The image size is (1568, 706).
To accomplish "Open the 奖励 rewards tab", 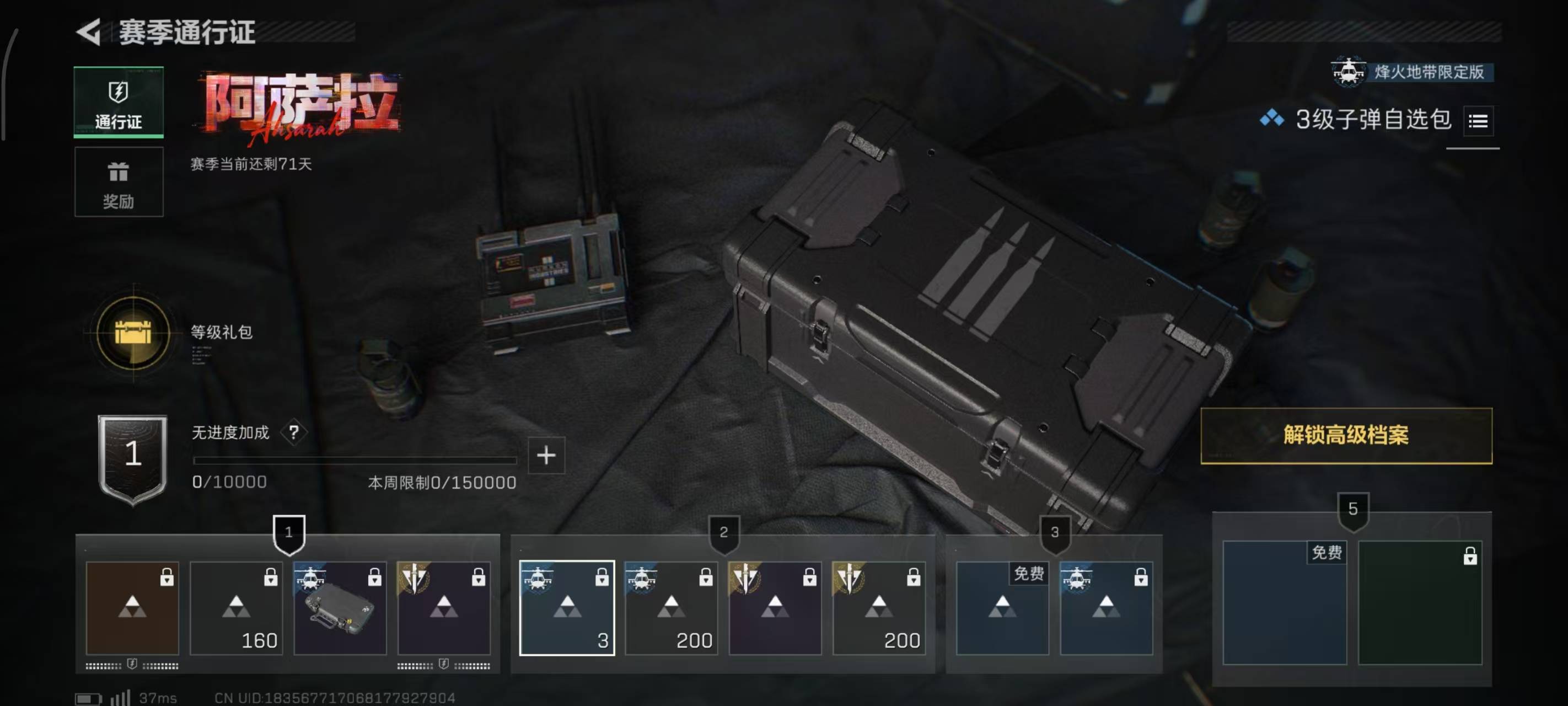I will pos(119,182).
